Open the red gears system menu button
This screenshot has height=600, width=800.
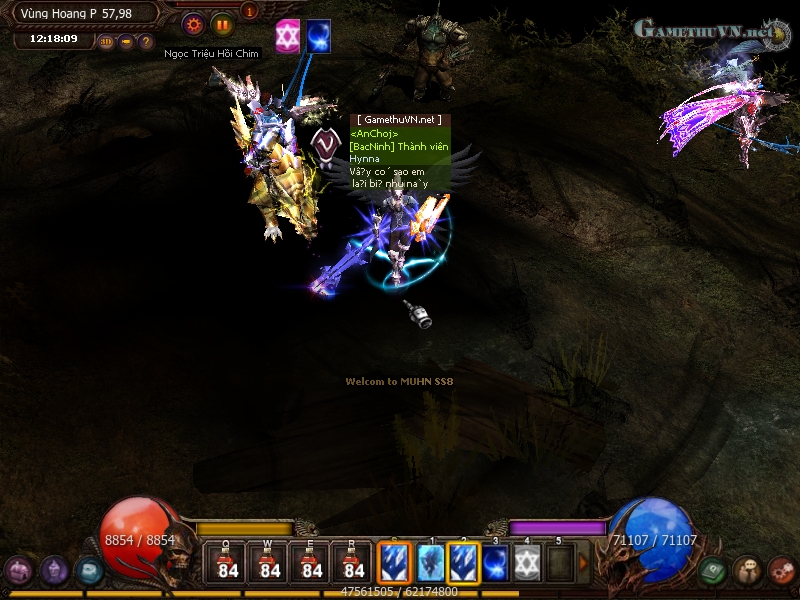click(782, 571)
